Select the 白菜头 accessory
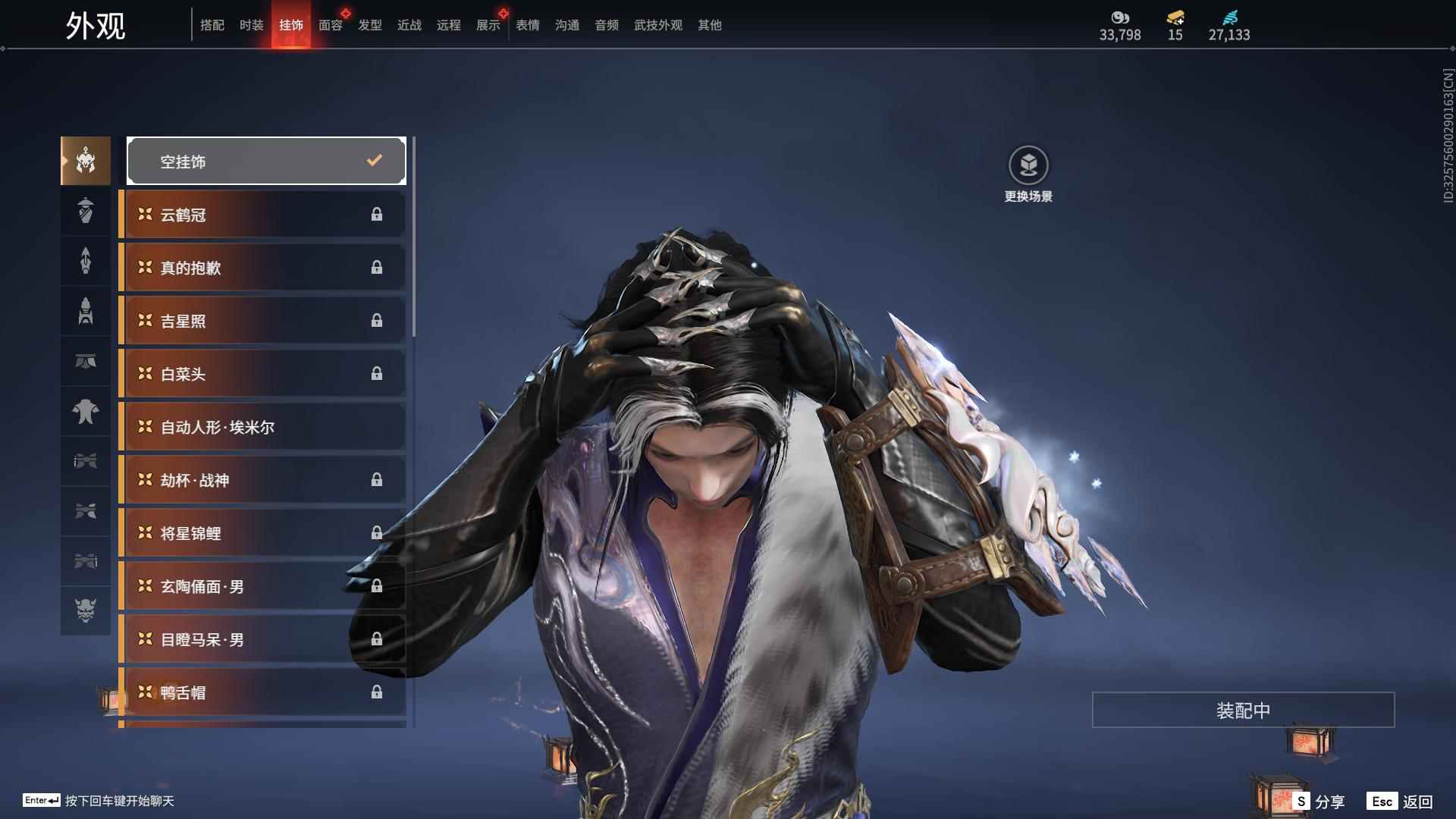This screenshot has height=819, width=1456. pyautogui.click(x=262, y=374)
